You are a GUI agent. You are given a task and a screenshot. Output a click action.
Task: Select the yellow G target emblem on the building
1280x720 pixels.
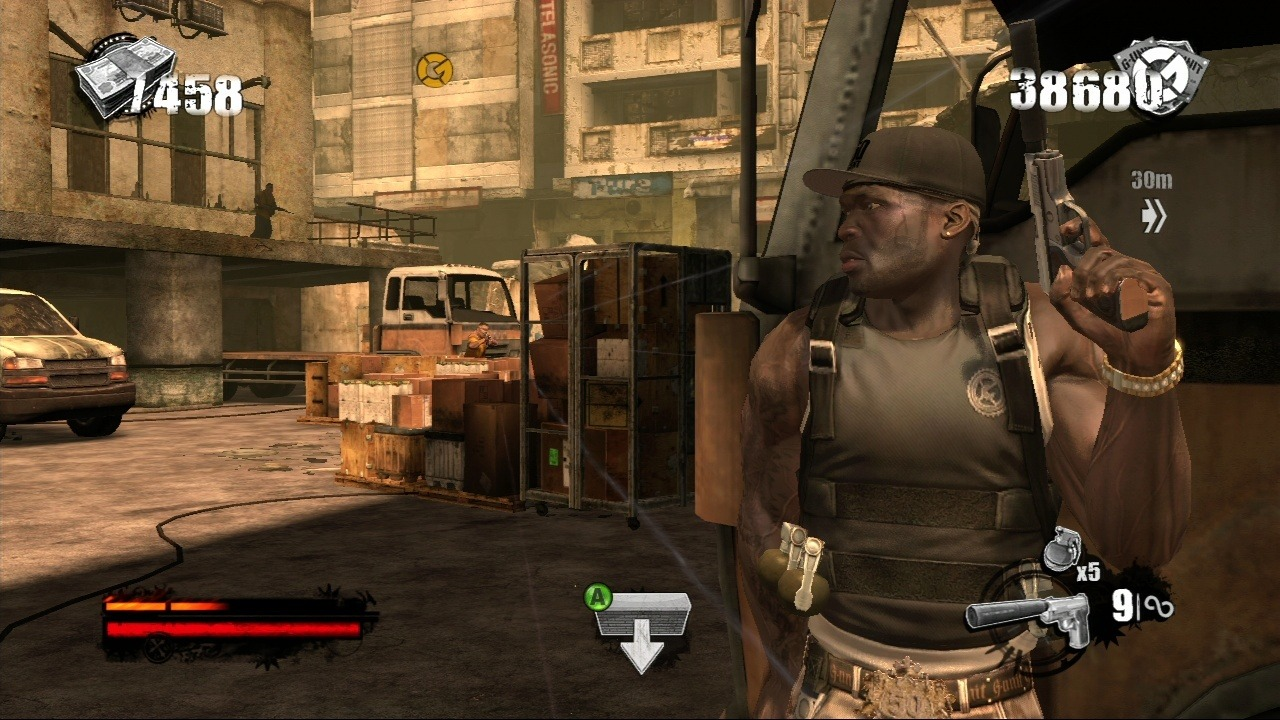tap(437, 73)
